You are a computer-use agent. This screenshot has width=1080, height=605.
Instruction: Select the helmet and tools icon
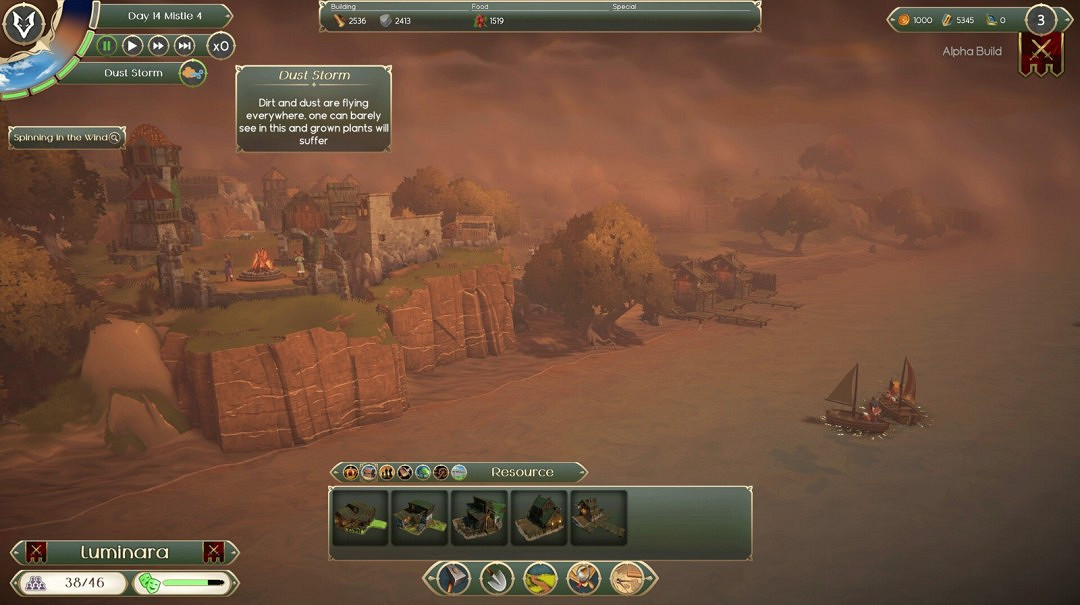pyautogui.click(x=584, y=577)
